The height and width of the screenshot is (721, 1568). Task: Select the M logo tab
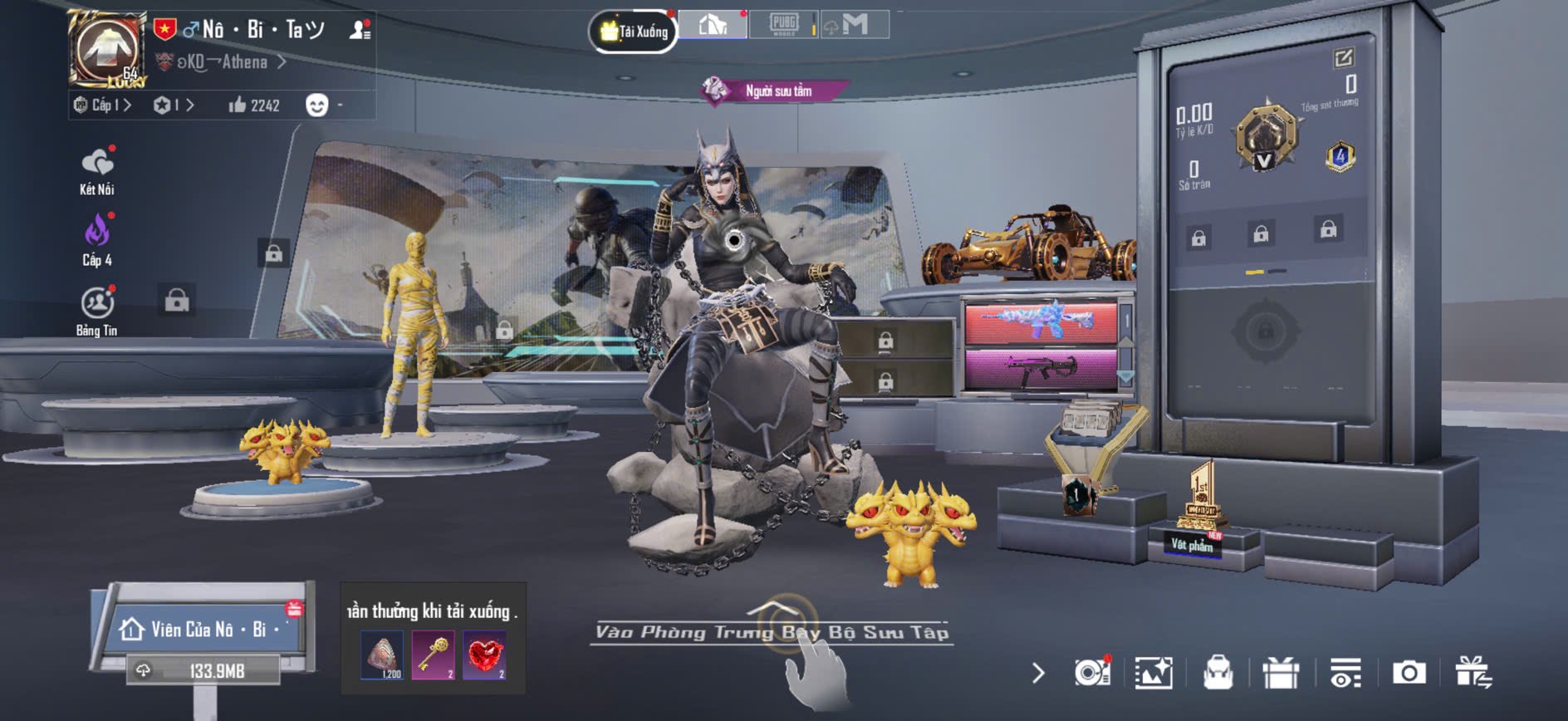854,25
